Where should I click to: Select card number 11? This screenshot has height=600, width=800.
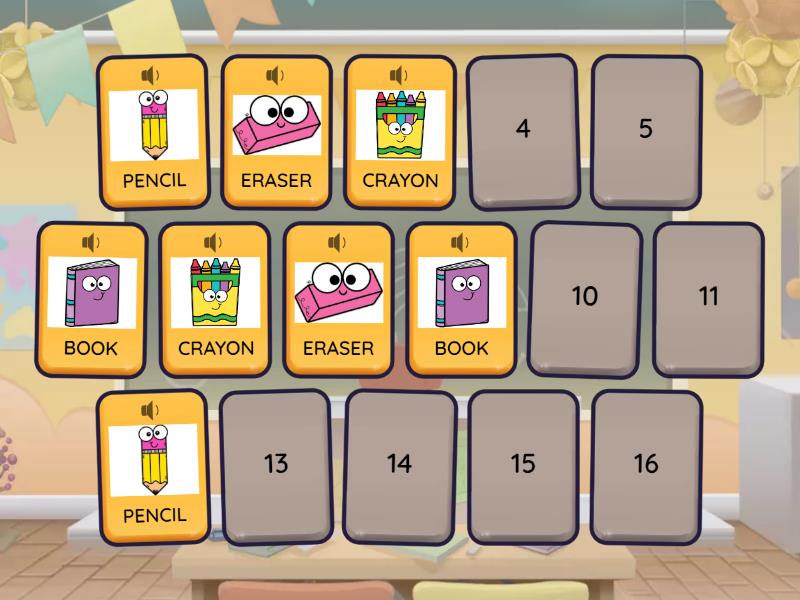click(x=708, y=297)
